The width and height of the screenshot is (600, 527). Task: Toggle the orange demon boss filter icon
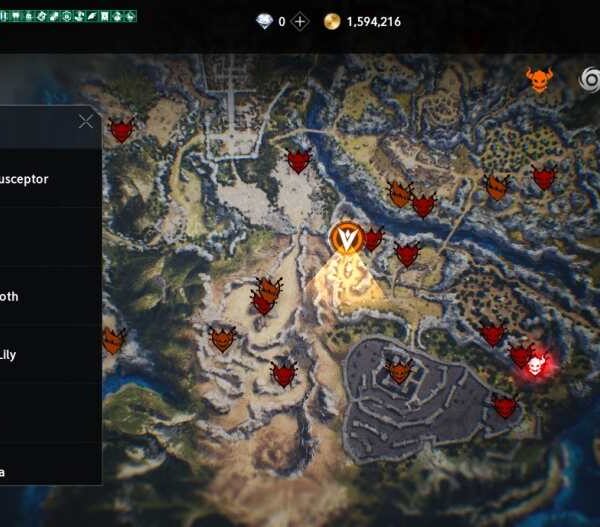tap(539, 80)
